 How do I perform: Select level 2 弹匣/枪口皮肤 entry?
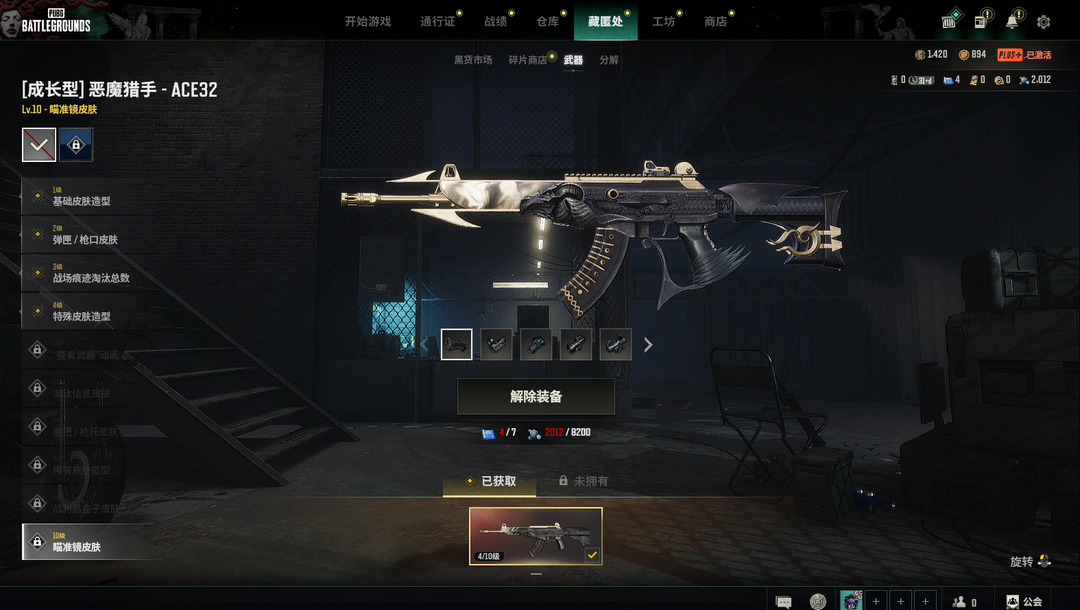point(85,236)
